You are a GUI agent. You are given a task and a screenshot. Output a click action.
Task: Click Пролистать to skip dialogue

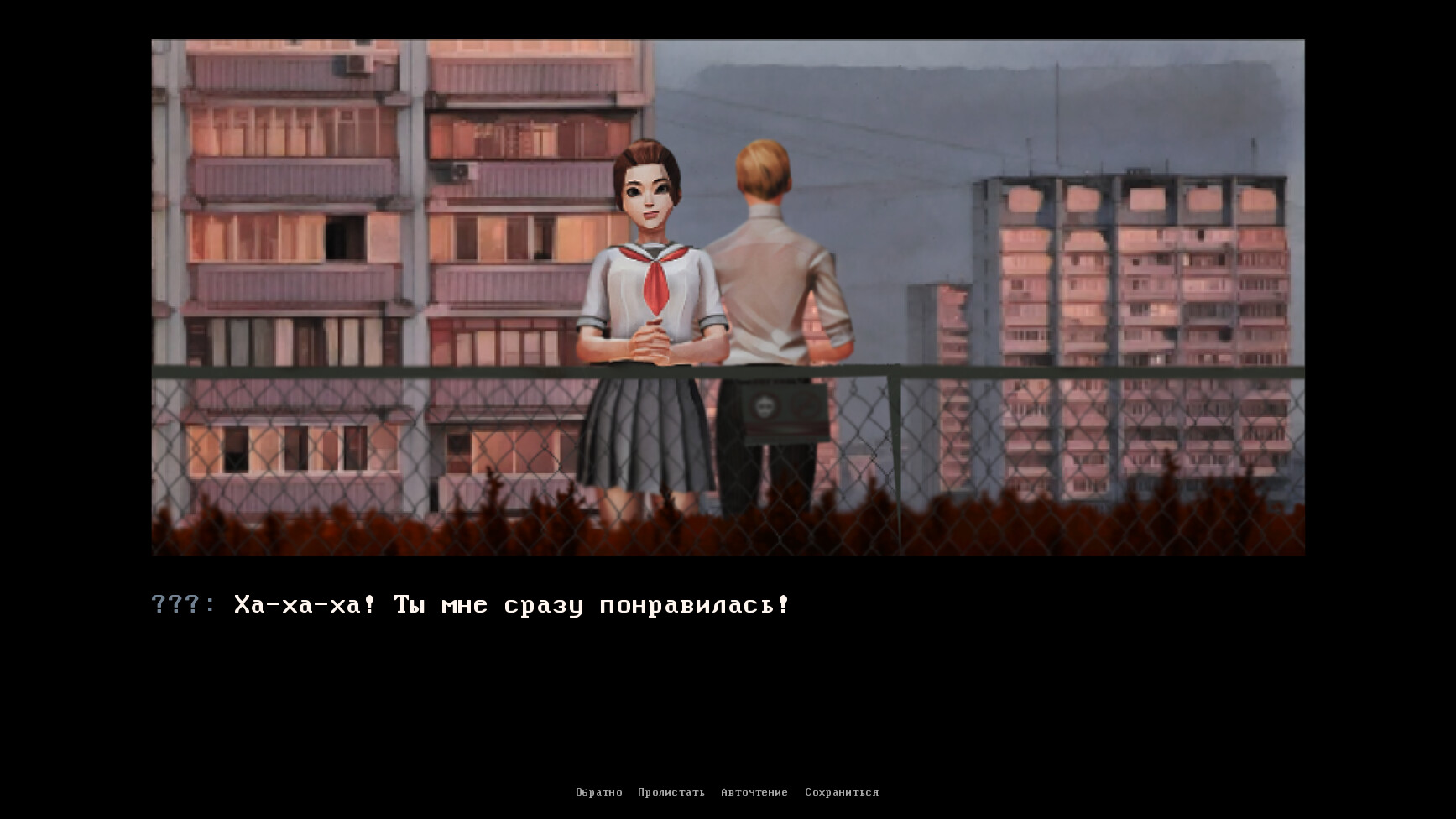click(671, 791)
